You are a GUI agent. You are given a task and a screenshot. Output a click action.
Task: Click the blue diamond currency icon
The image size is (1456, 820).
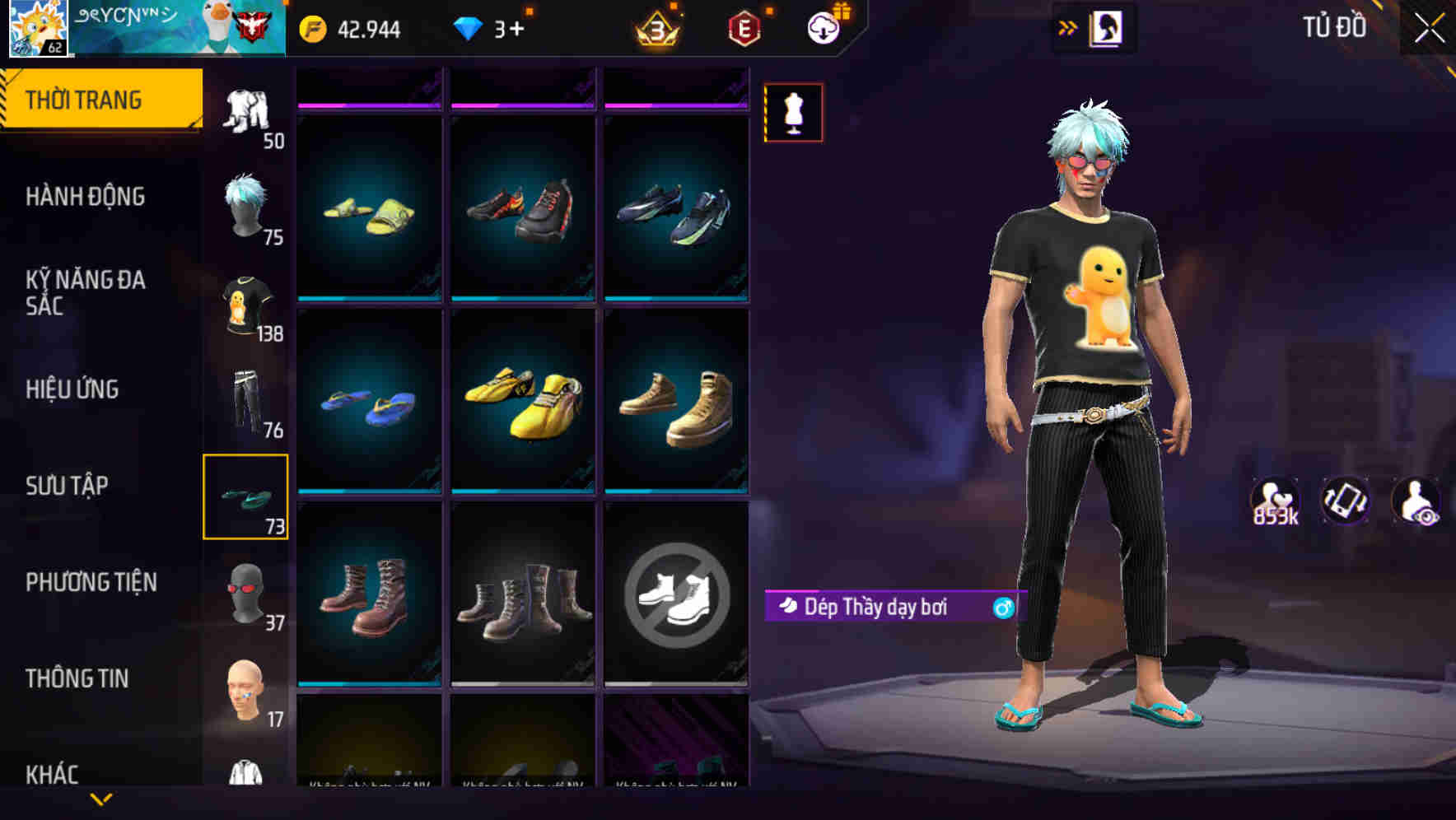(468, 30)
